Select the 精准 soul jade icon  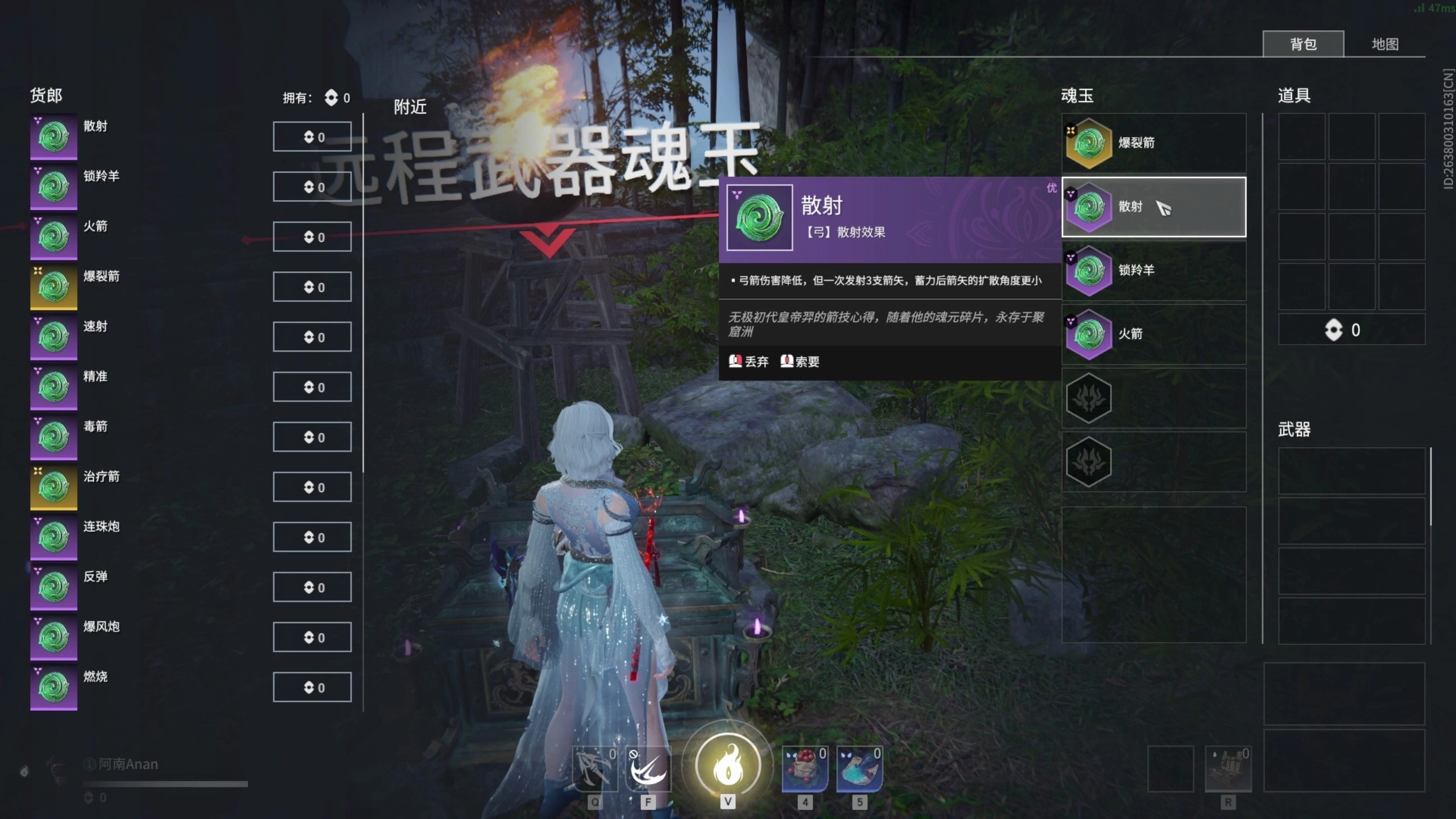(x=54, y=386)
